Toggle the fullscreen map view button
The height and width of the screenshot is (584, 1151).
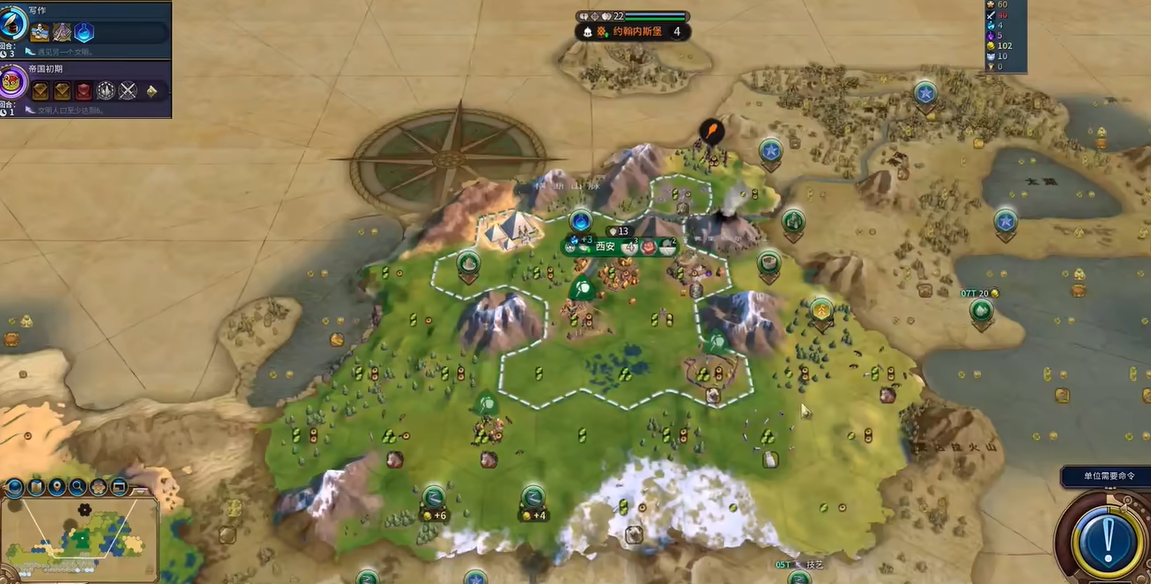coord(120,488)
